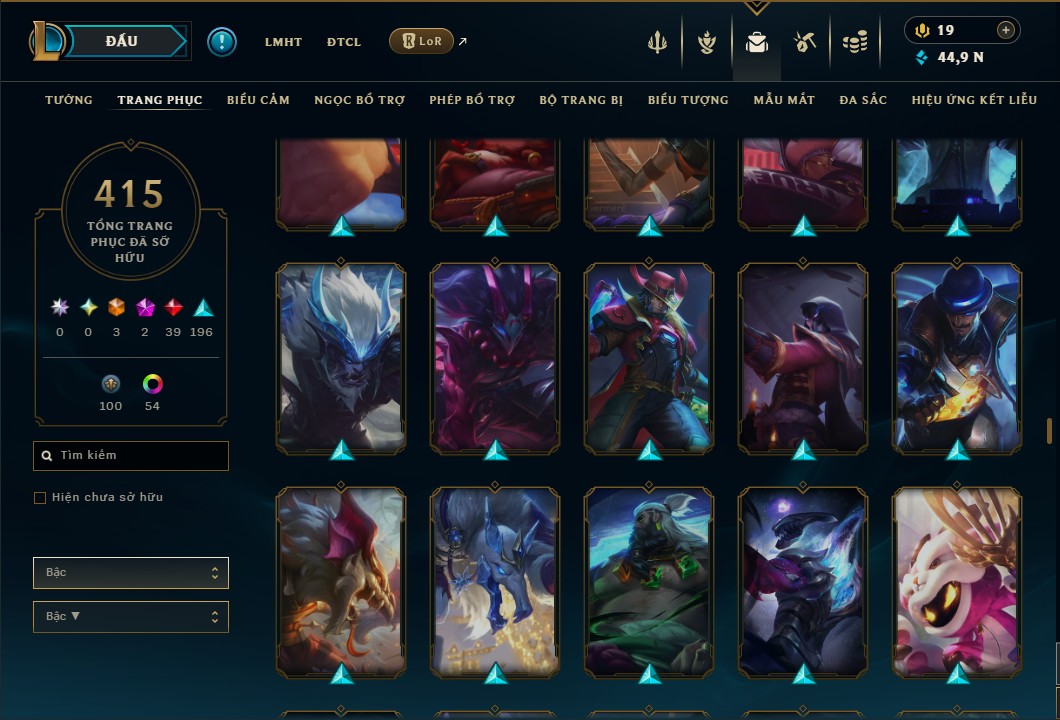Viewport: 1060px width, 720px height.
Task: Select the pink rabbit skin card
Action: [957, 580]
